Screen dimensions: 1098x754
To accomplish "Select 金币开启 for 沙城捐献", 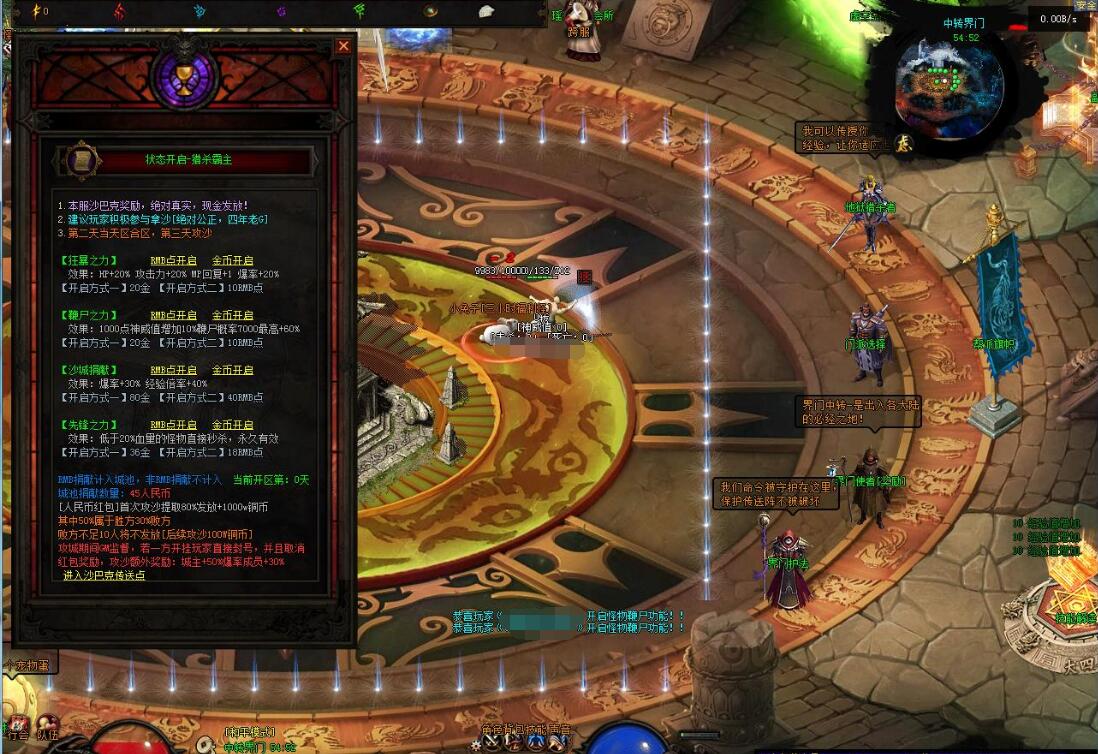I will point(232,370).
